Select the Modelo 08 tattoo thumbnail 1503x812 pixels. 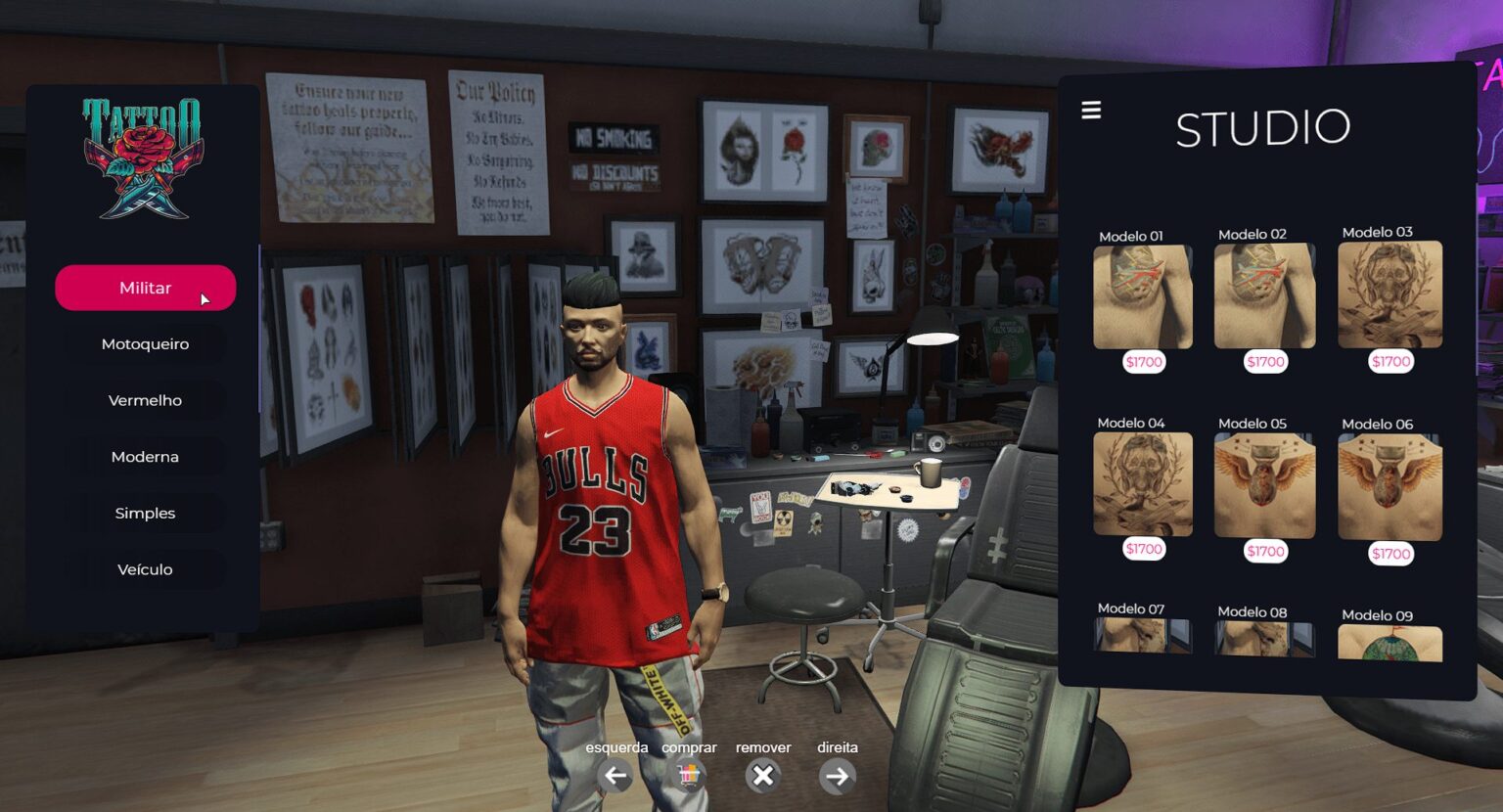point(1264,641)
